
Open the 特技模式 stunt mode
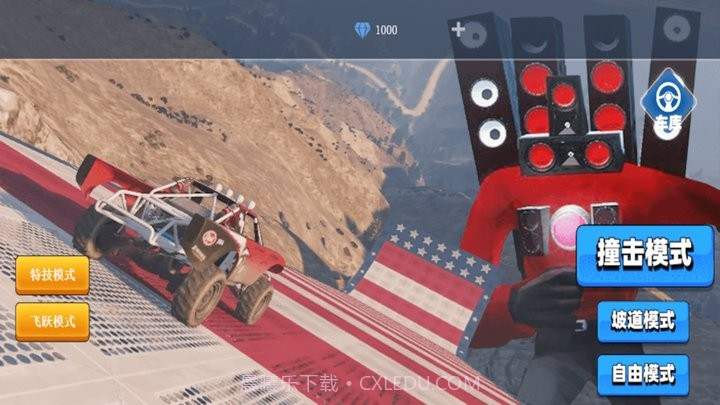click(x=52, y=275)
